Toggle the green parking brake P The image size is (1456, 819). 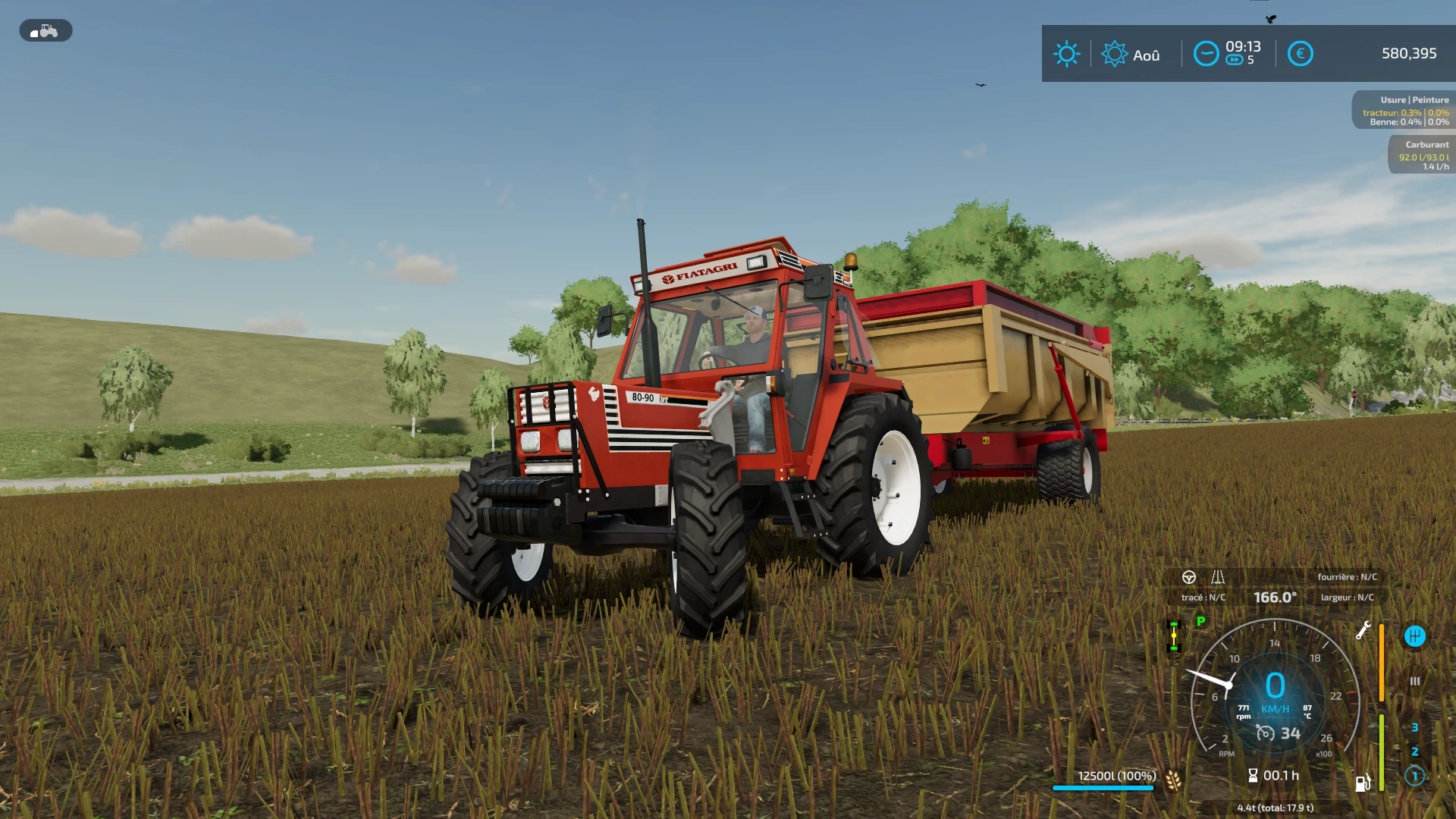1200,621
